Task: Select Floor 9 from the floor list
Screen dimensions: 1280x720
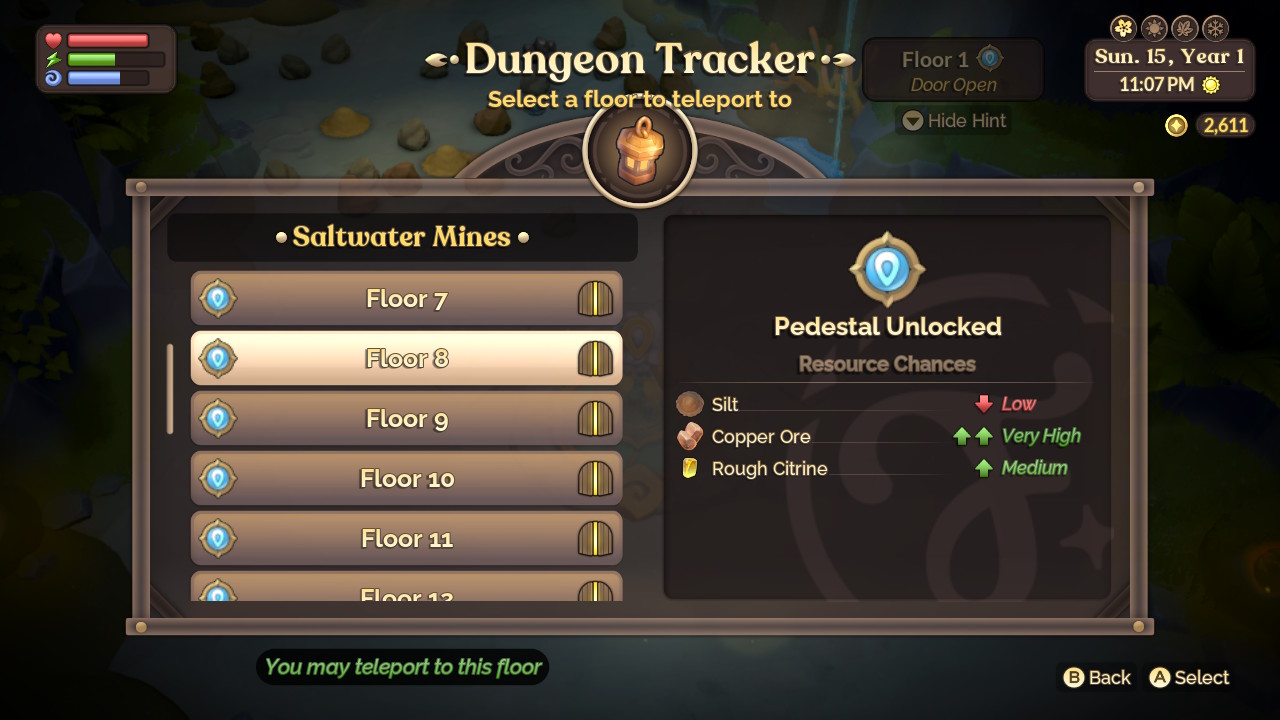Action: (x=406, y=418)
